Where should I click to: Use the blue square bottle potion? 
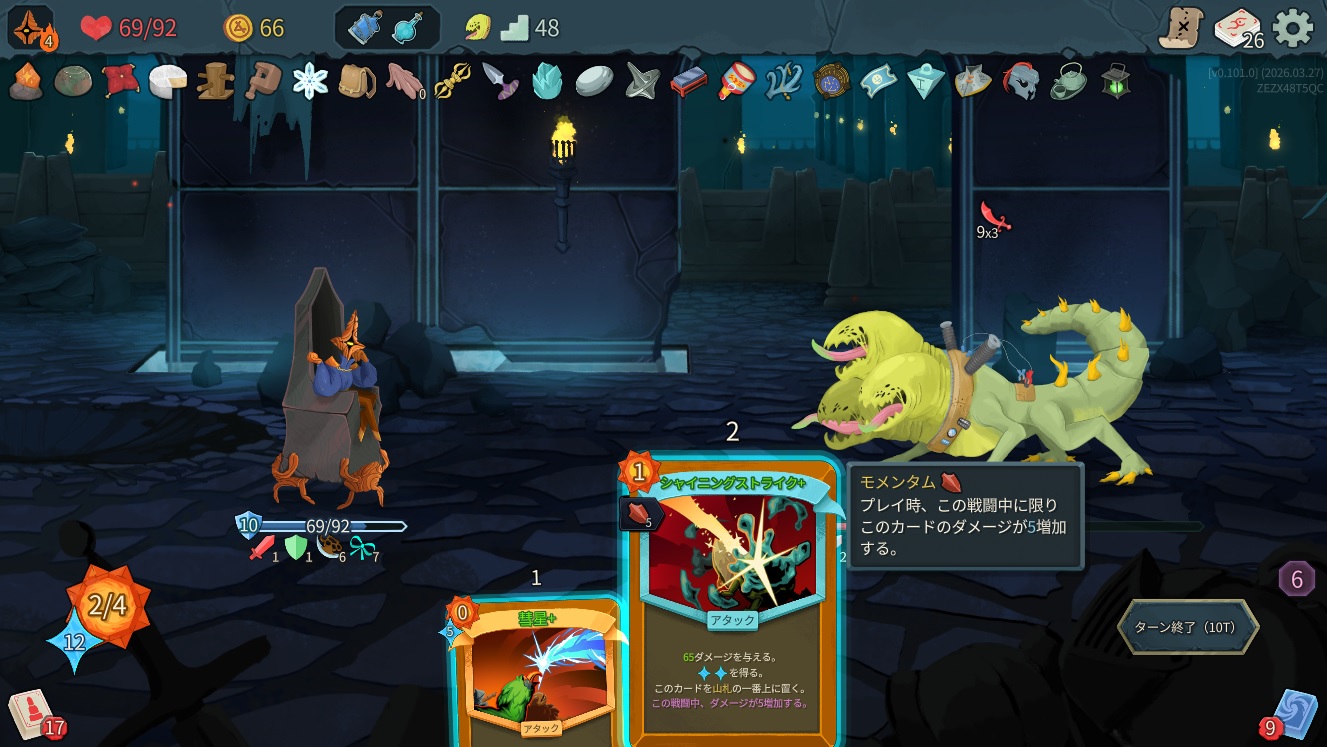tap(364, 28)
